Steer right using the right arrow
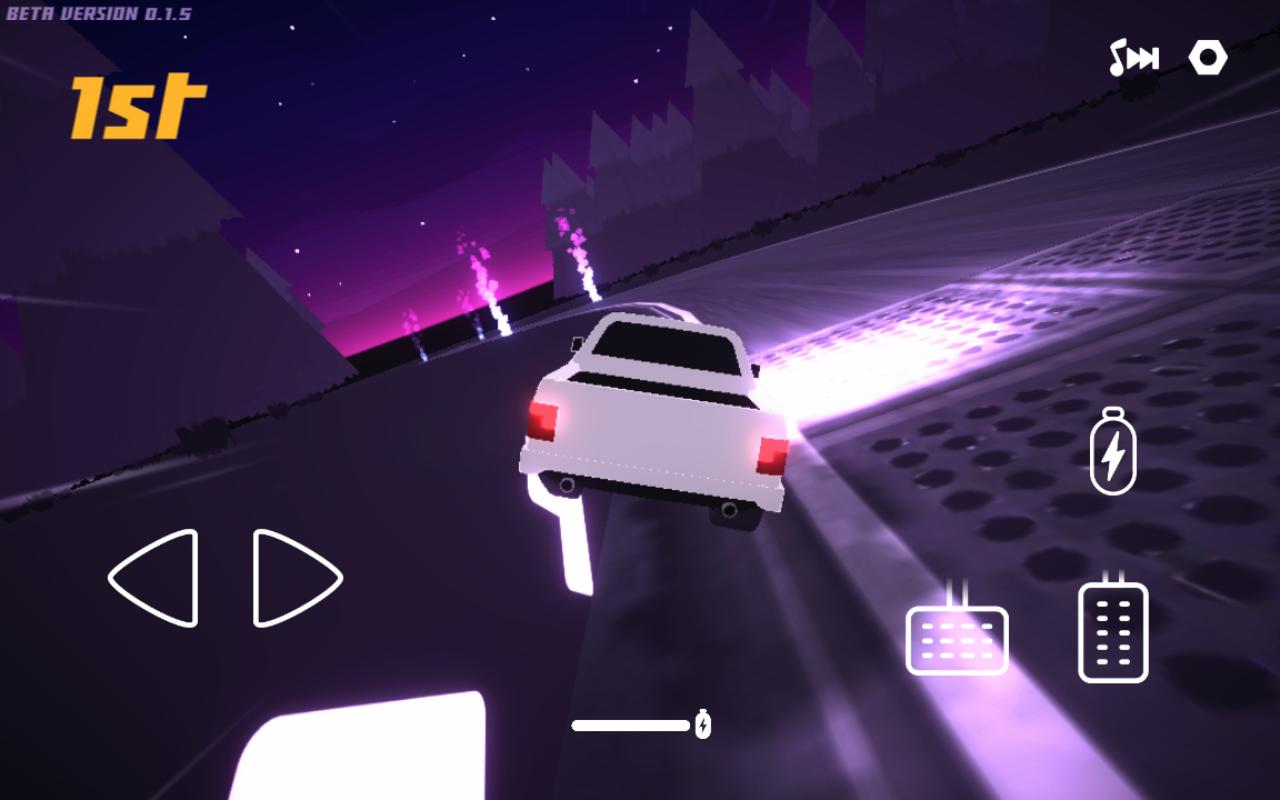Screen dimensions: 1280x800 click(295, 580)
